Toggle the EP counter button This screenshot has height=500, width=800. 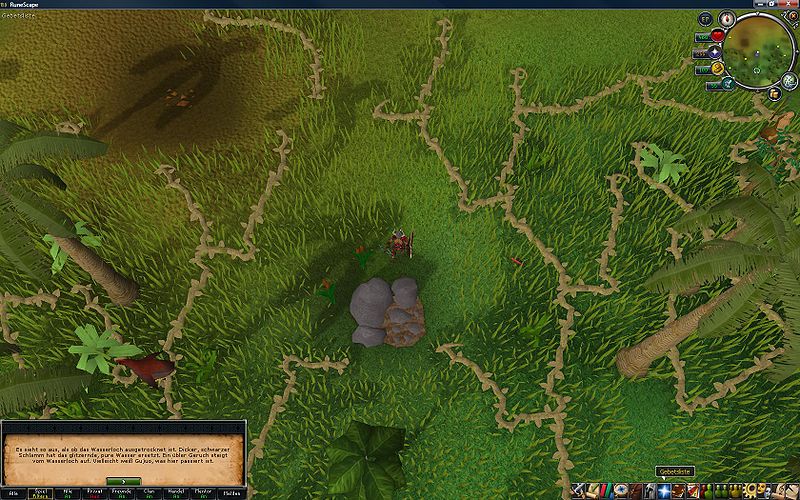(705, 19)
